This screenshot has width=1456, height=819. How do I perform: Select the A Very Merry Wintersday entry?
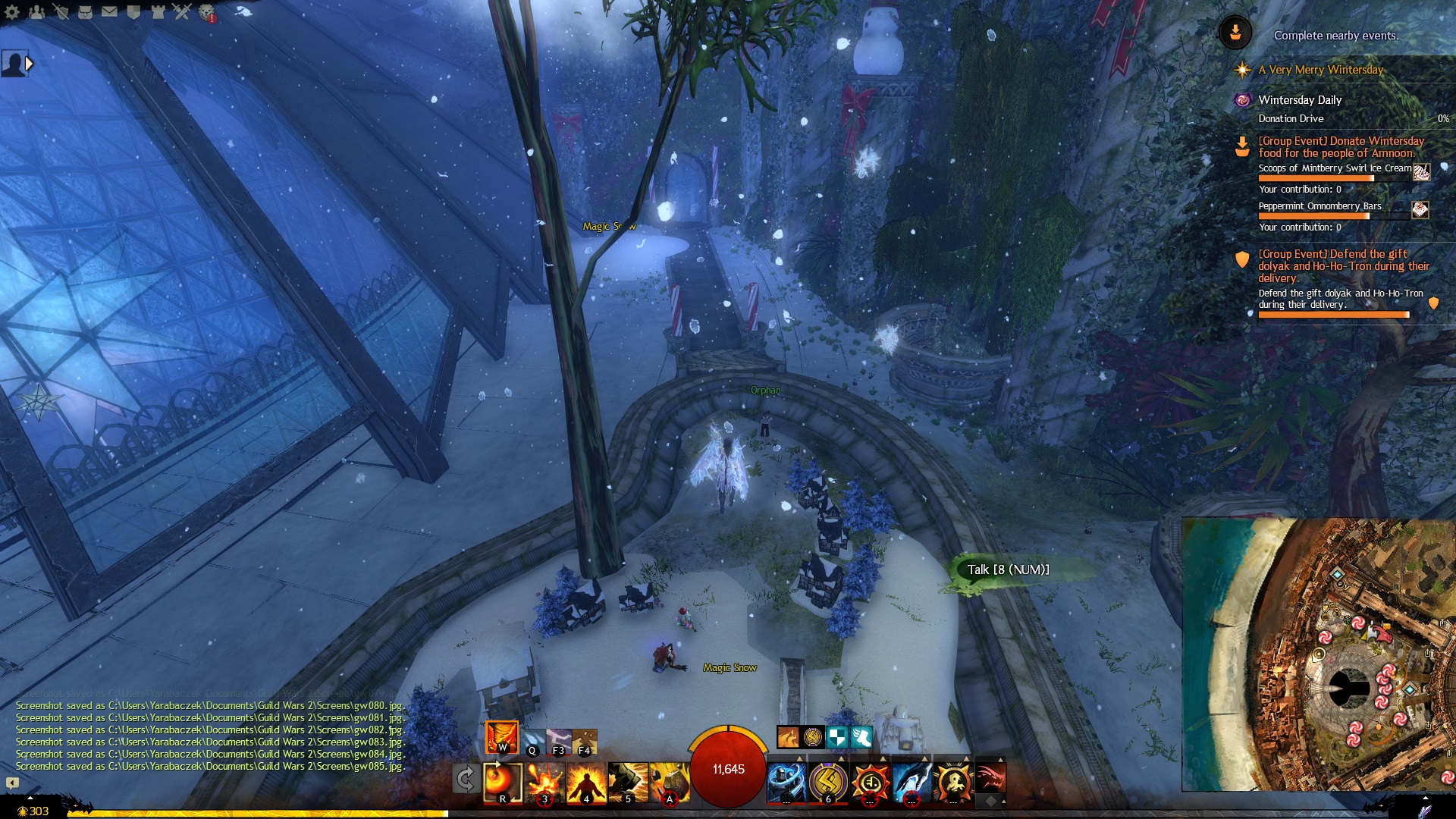(x=1320, y=70)
